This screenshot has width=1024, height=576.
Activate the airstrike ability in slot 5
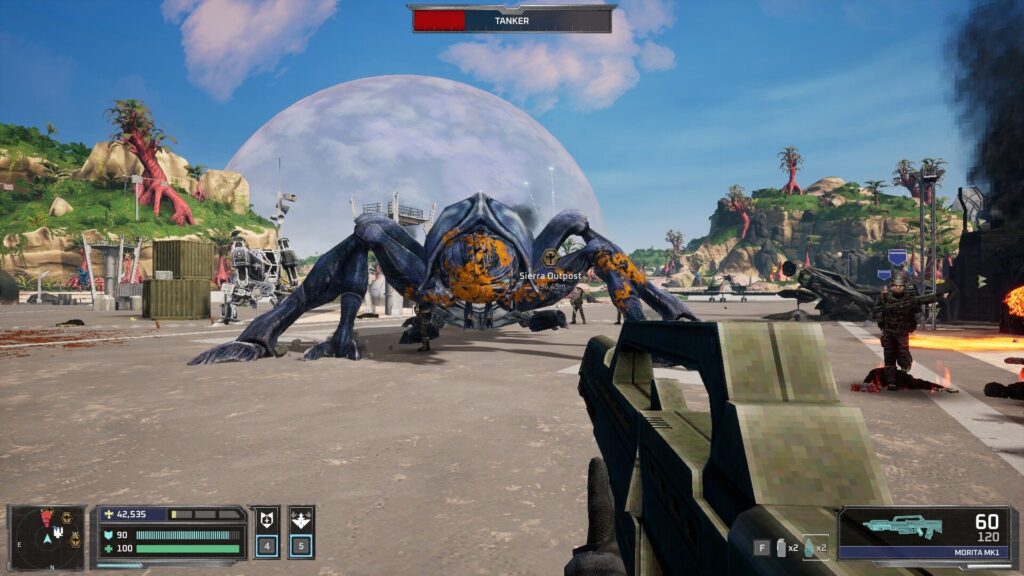click(x=301, y=532)
